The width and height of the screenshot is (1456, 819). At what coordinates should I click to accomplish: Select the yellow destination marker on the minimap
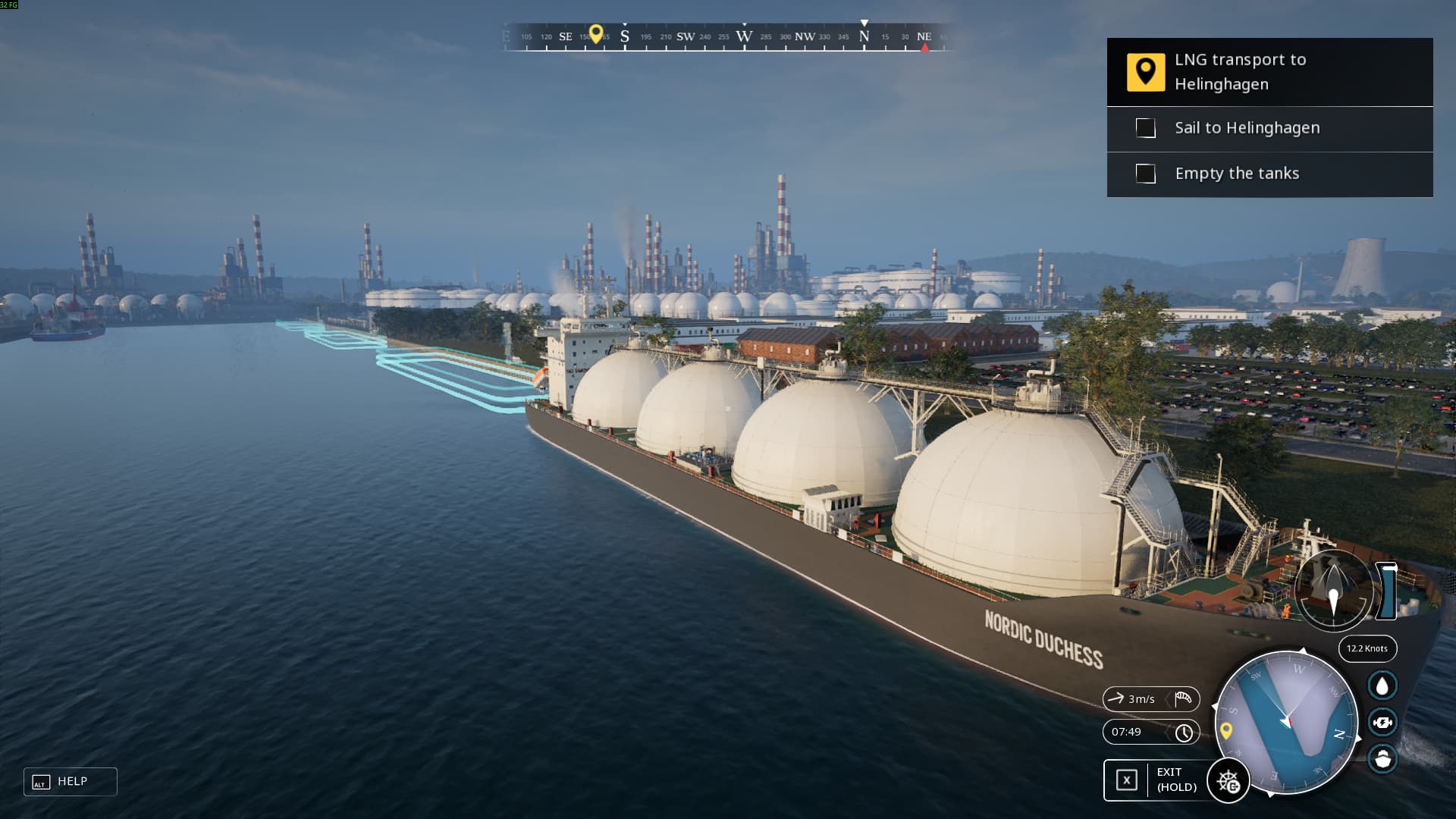coord(1225,730)
